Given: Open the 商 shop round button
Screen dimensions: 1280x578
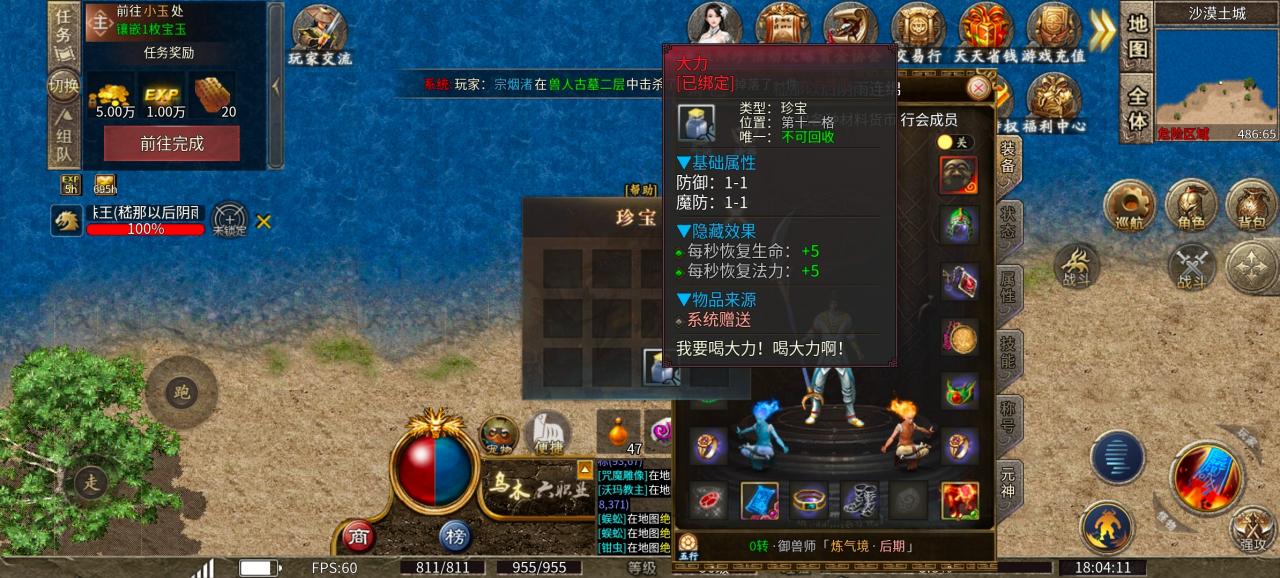Looking at the screenshot, I should click(358, 537).
